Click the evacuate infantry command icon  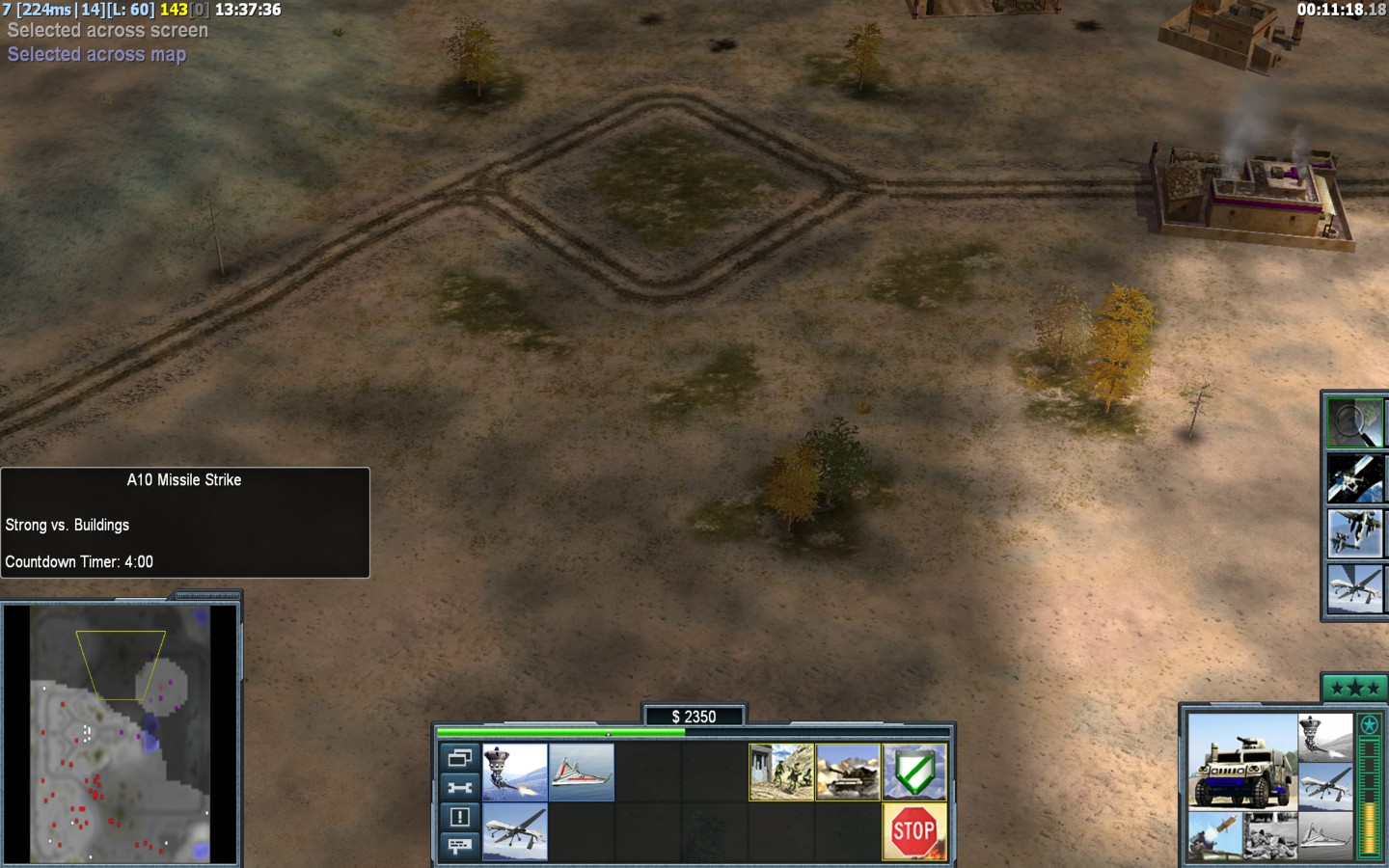click(x=781, y=772)
